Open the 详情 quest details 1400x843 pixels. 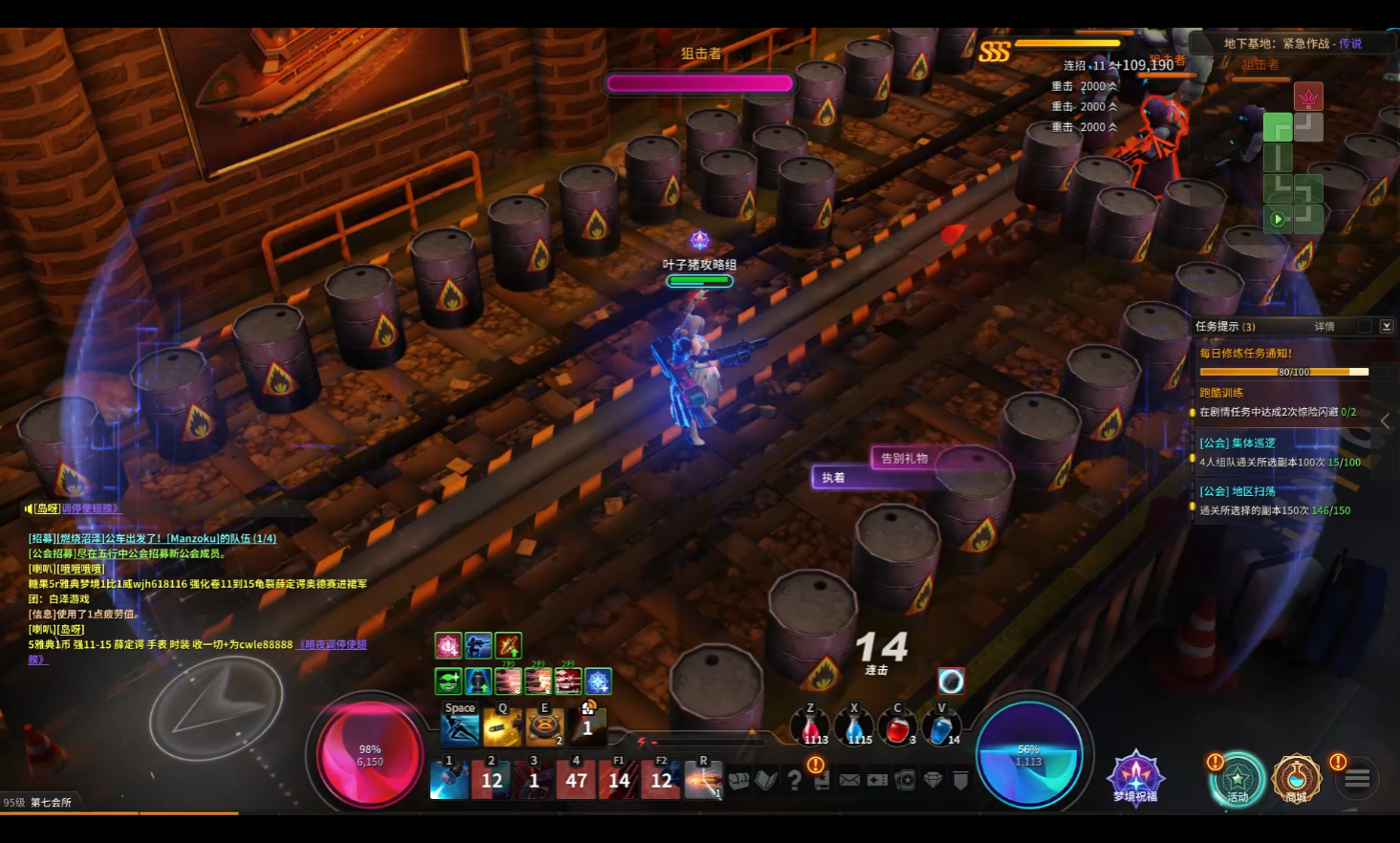coord(1325,327)
